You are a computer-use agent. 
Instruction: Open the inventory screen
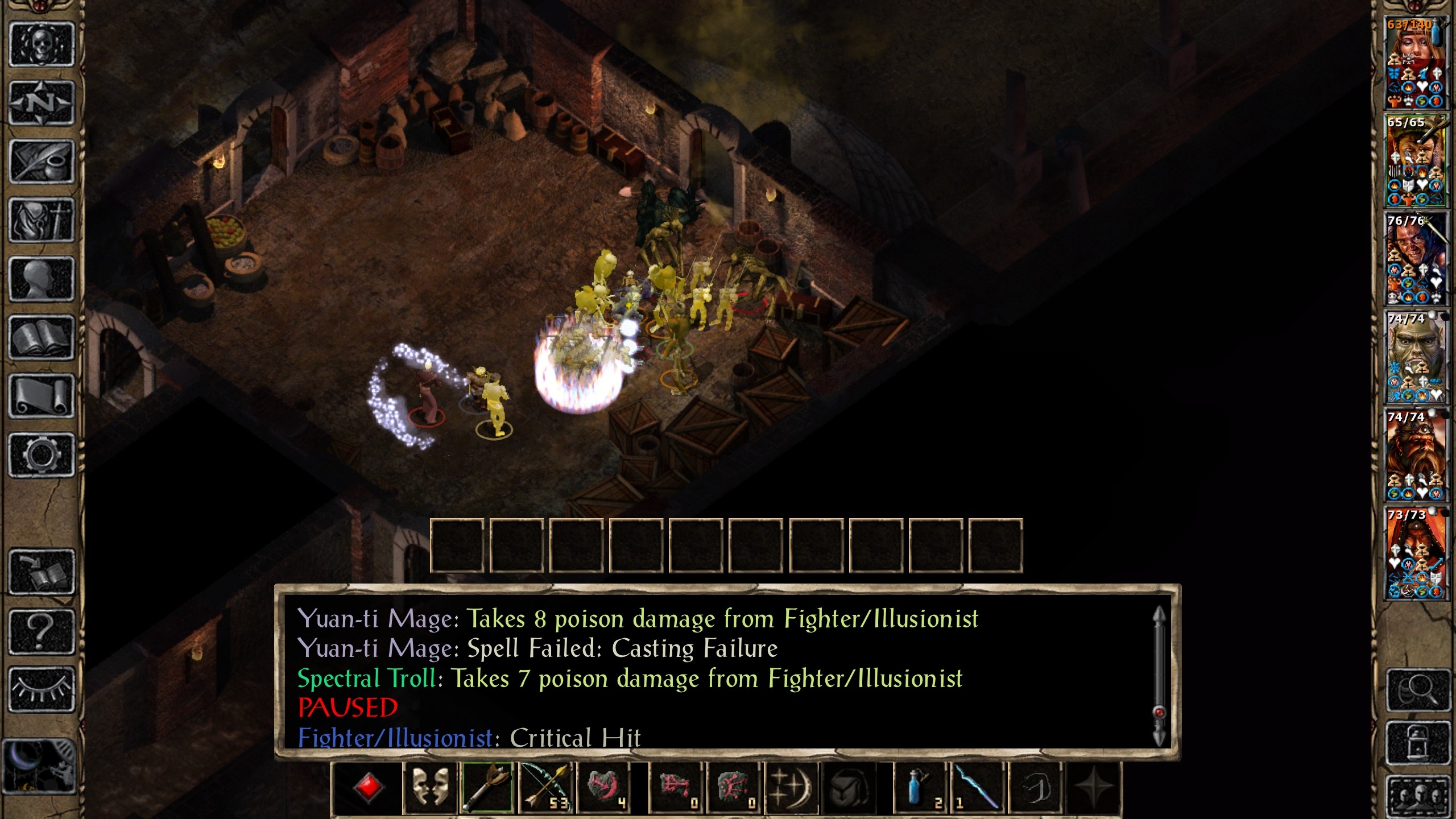tap(42, 221)
